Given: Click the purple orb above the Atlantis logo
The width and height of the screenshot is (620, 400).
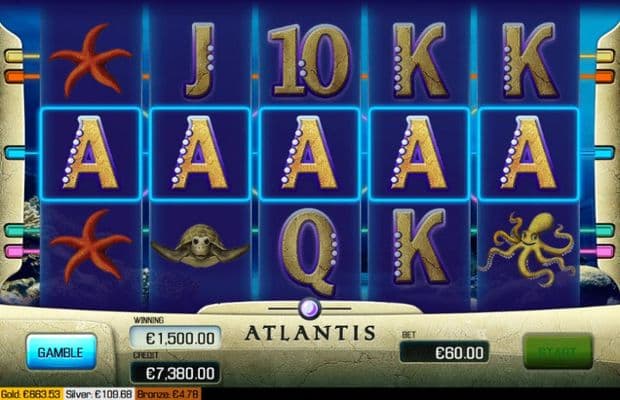Looking at the screenshot, I should pos(310,308).
